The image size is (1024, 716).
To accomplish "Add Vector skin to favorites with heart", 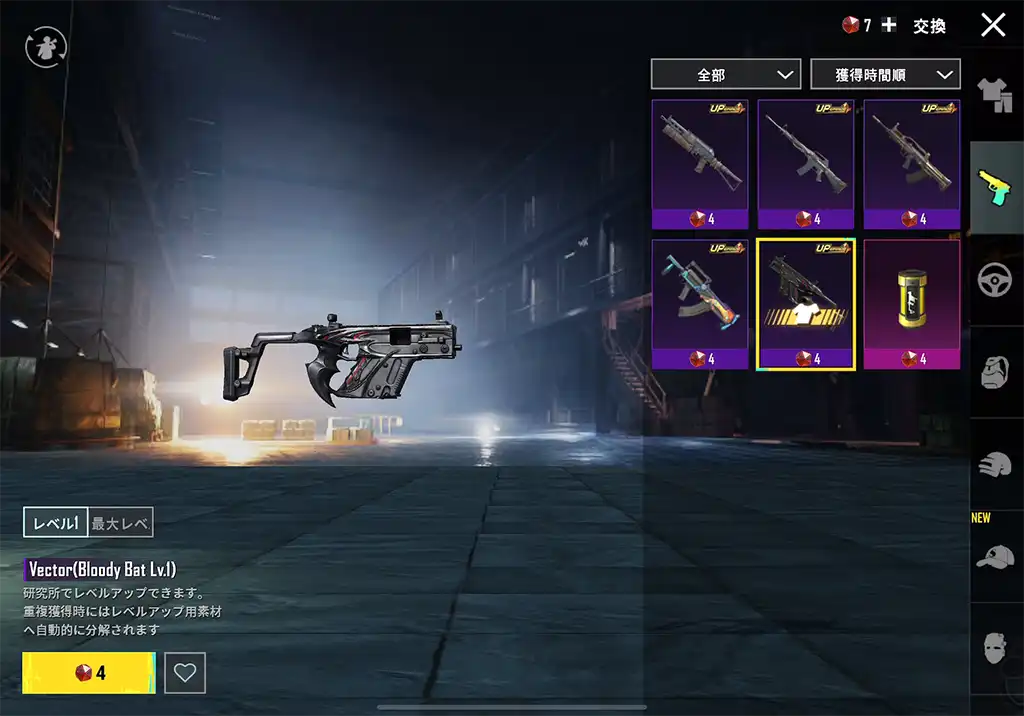I will pos(185,673).
